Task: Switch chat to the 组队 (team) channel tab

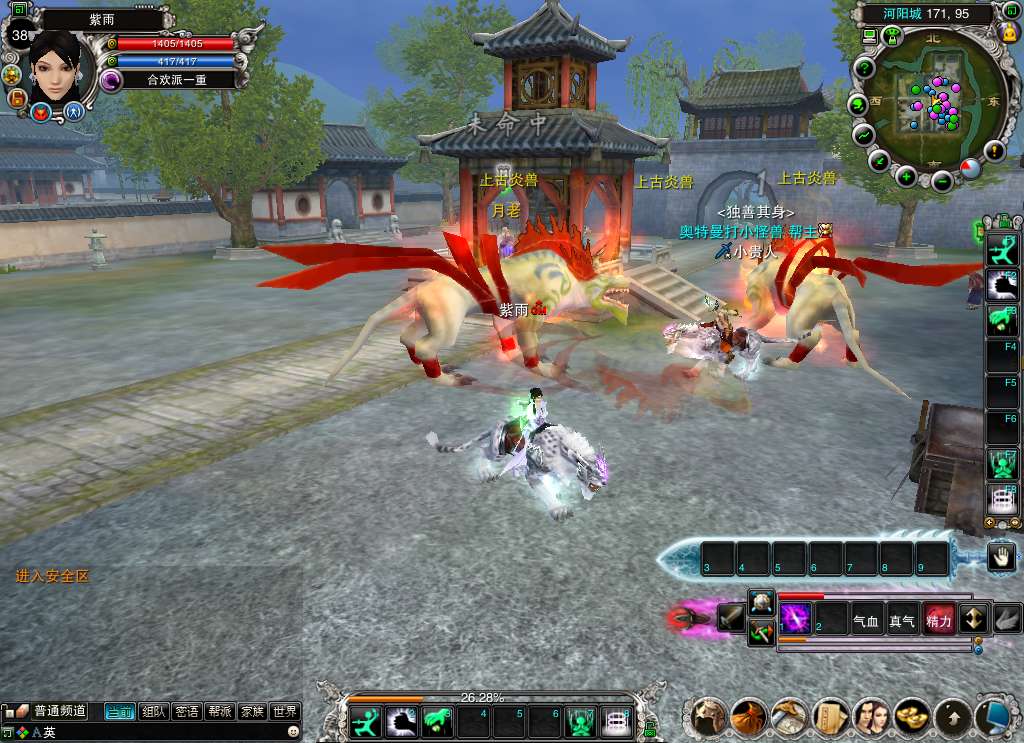Action: [x=153, y=712]
